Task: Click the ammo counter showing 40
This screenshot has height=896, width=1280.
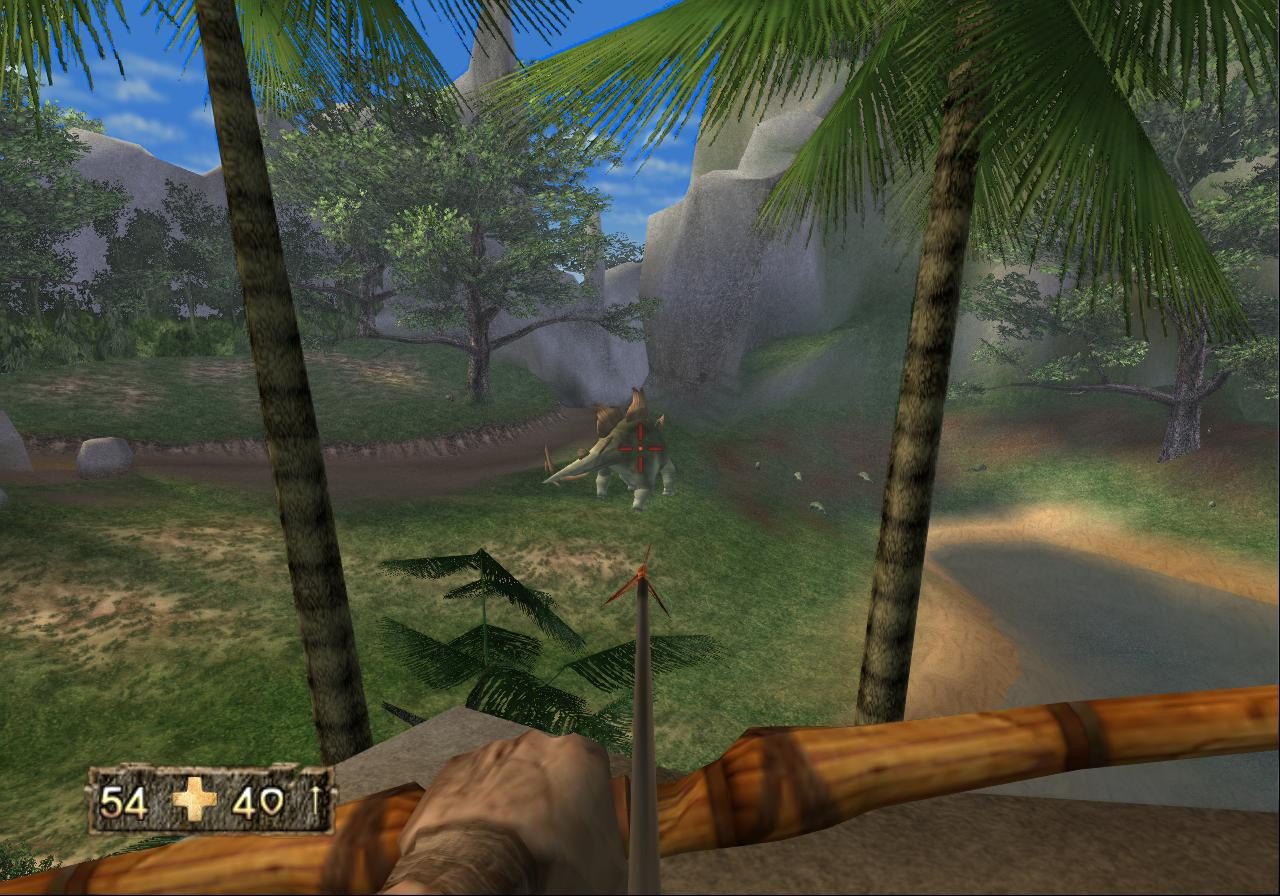Action: 259,802
